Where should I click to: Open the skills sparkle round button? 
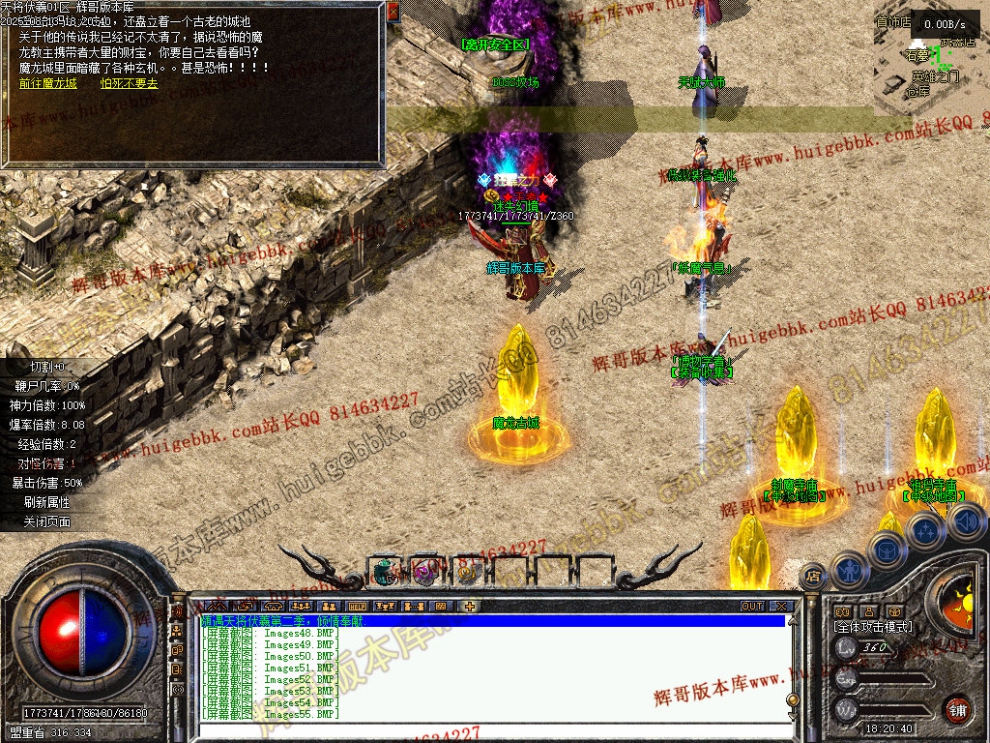point(927,531)
